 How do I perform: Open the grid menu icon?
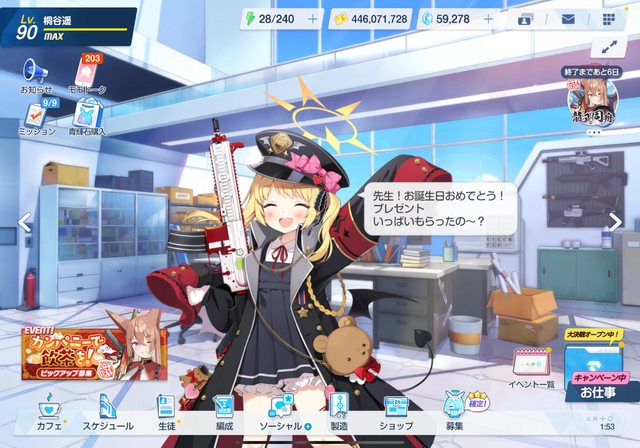point(610,19)
